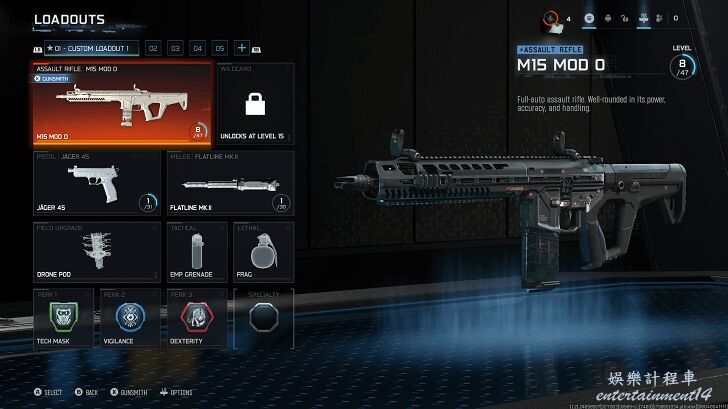
Task: Switch to loadout tab 03
Action: coord(175,48)
